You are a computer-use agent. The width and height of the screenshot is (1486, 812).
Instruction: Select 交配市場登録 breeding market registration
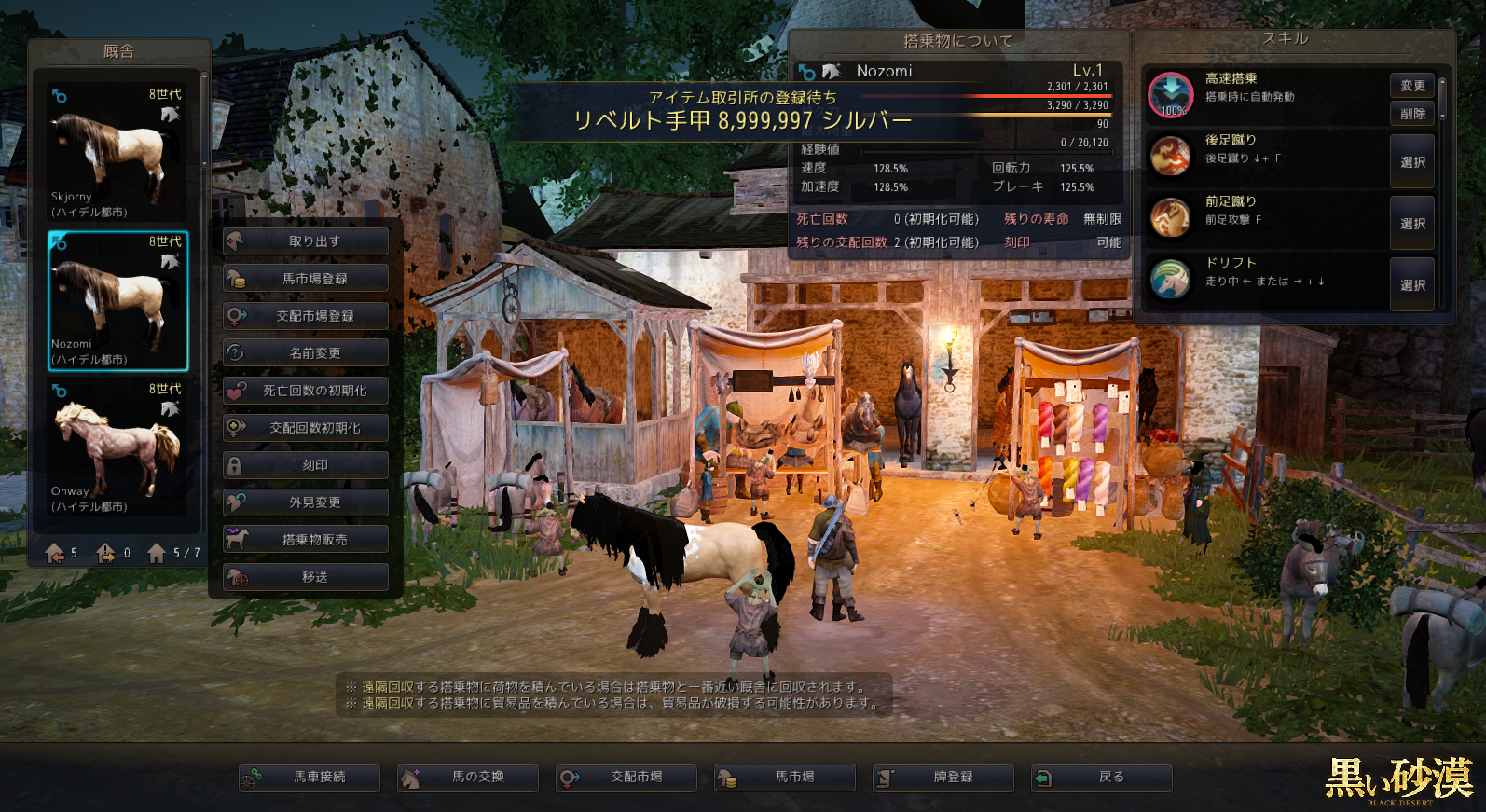[306, 316]
